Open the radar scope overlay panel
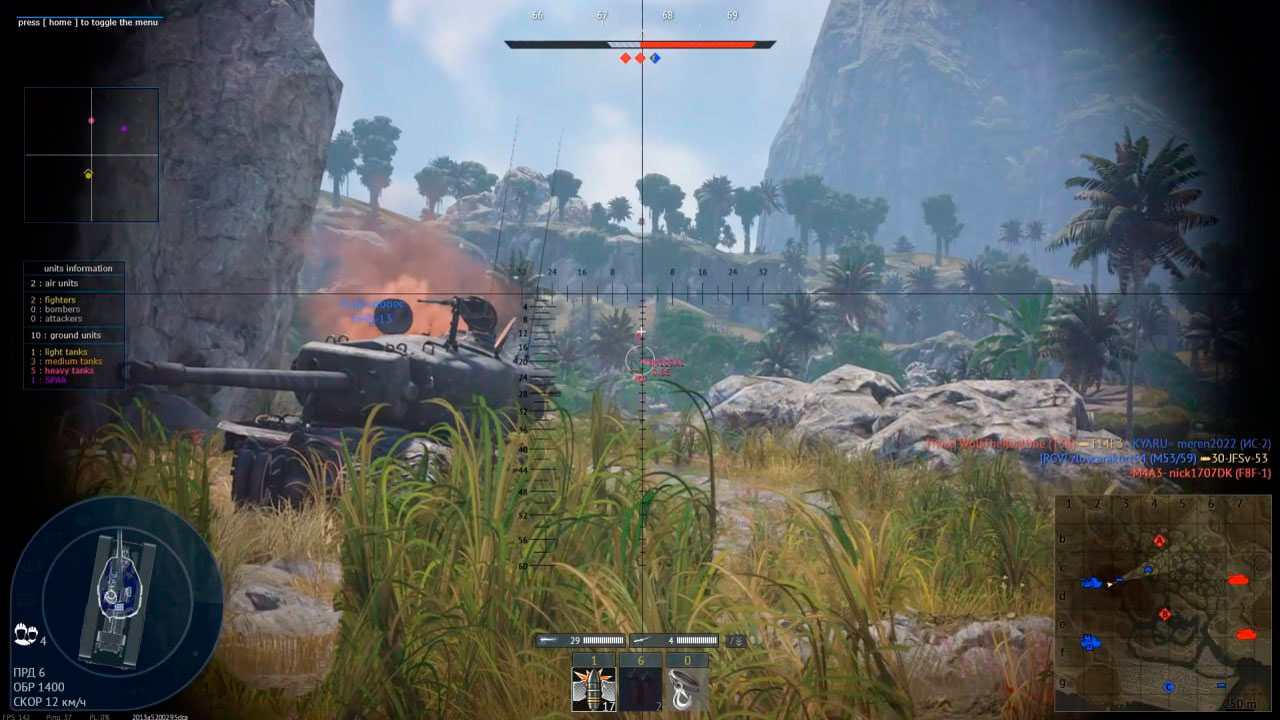 pos(91,155)
